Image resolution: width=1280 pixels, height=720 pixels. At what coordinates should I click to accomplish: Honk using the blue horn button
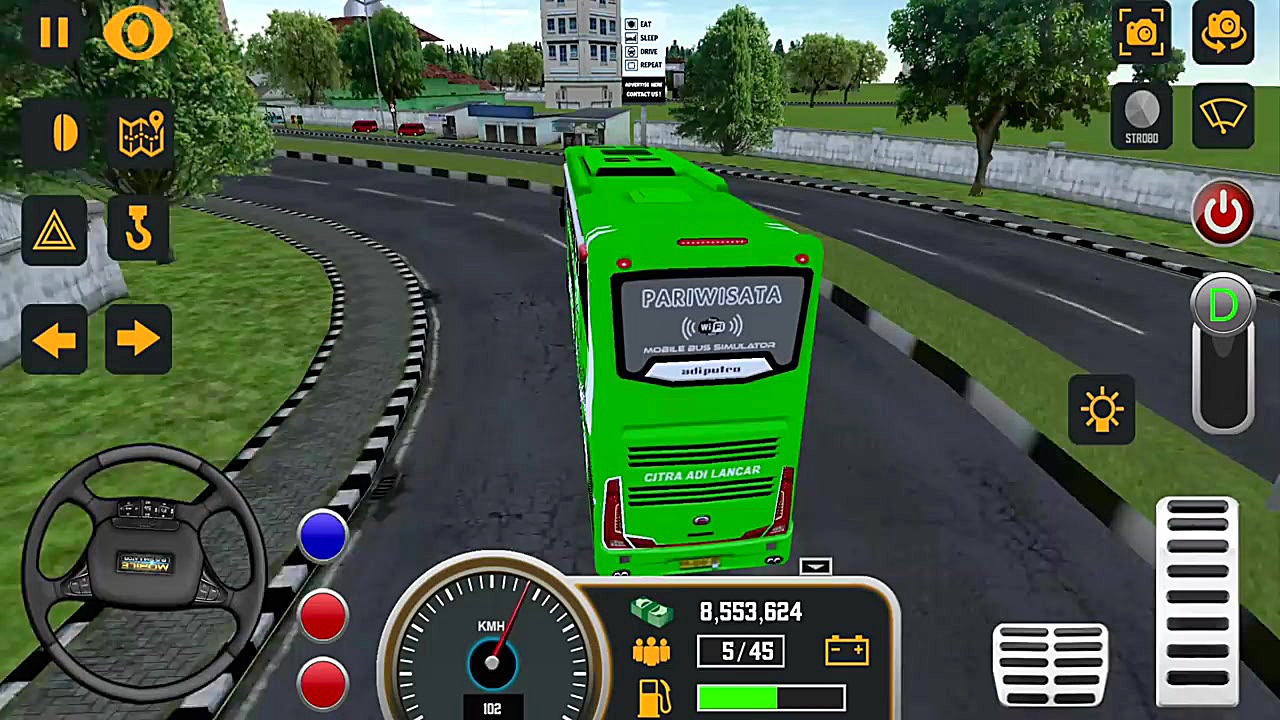322,536
